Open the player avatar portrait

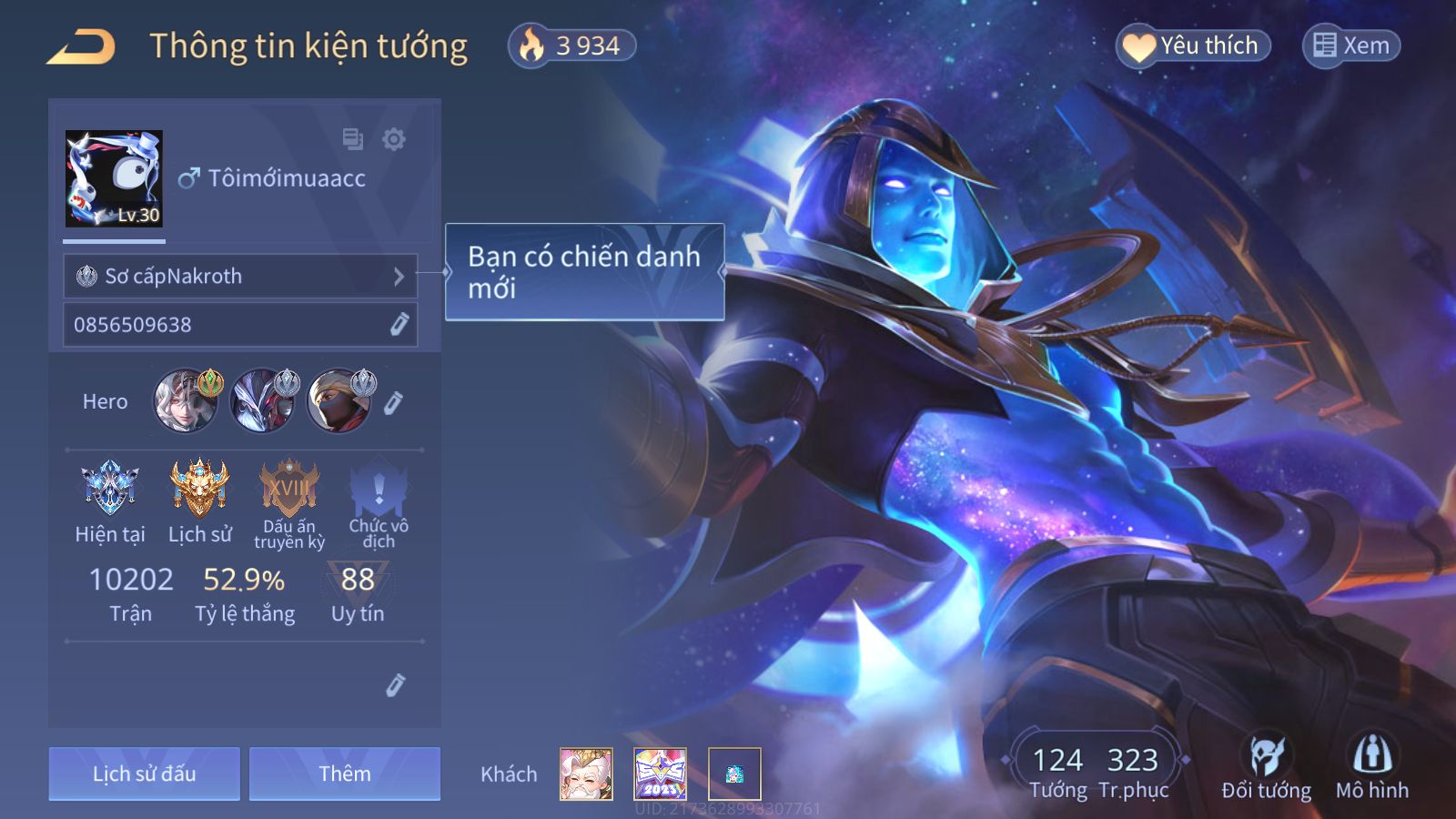tap(114, 178)
